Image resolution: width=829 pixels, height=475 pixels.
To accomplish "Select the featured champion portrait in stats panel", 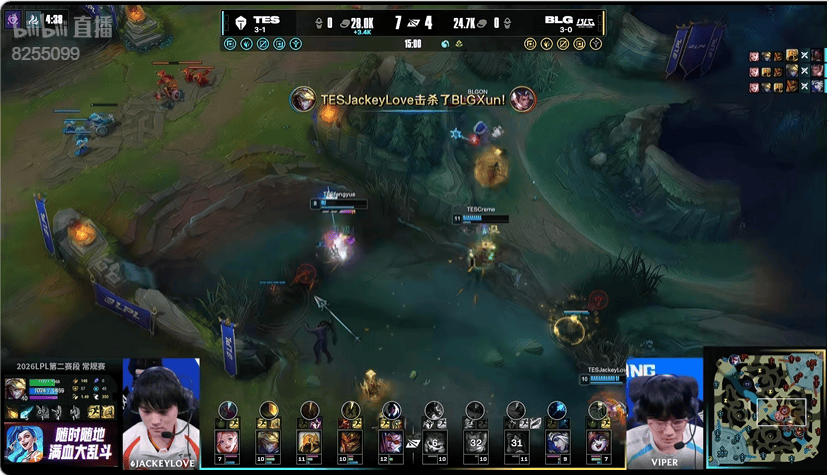I will coord(17,390).
